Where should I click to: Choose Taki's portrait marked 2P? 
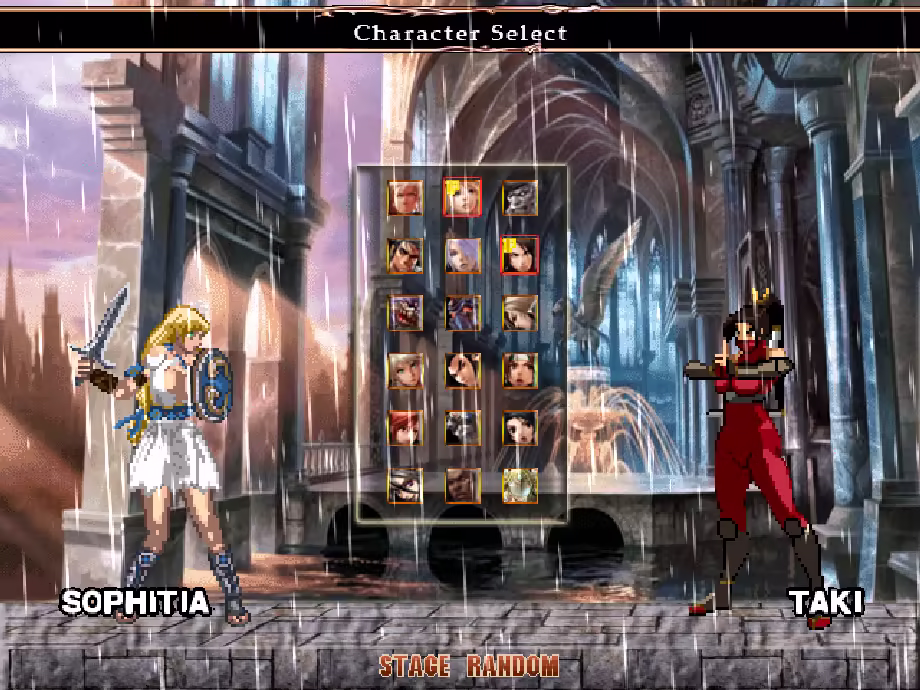[520, 254]
